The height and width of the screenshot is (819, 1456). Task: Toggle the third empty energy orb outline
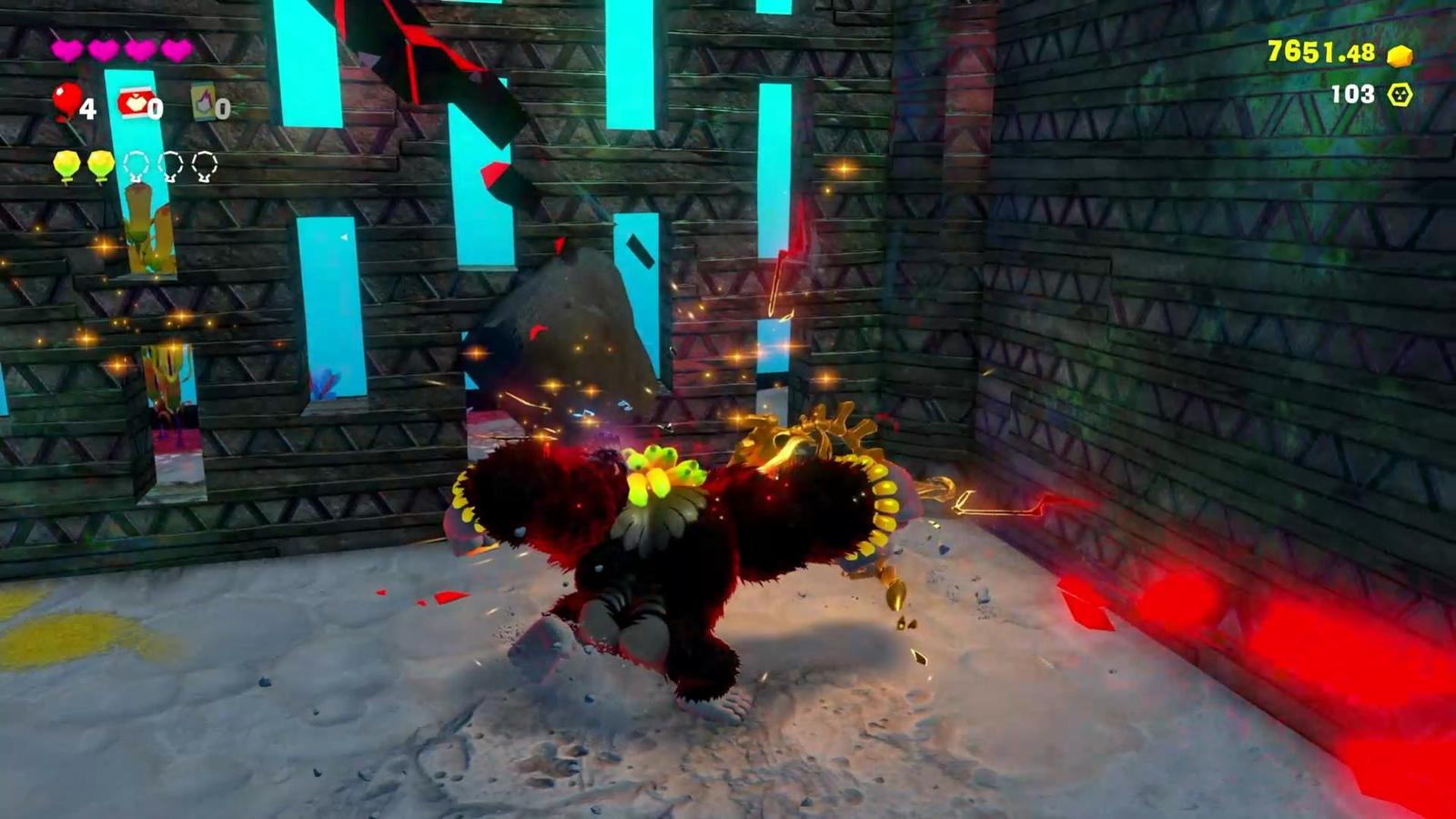[205, 162]
